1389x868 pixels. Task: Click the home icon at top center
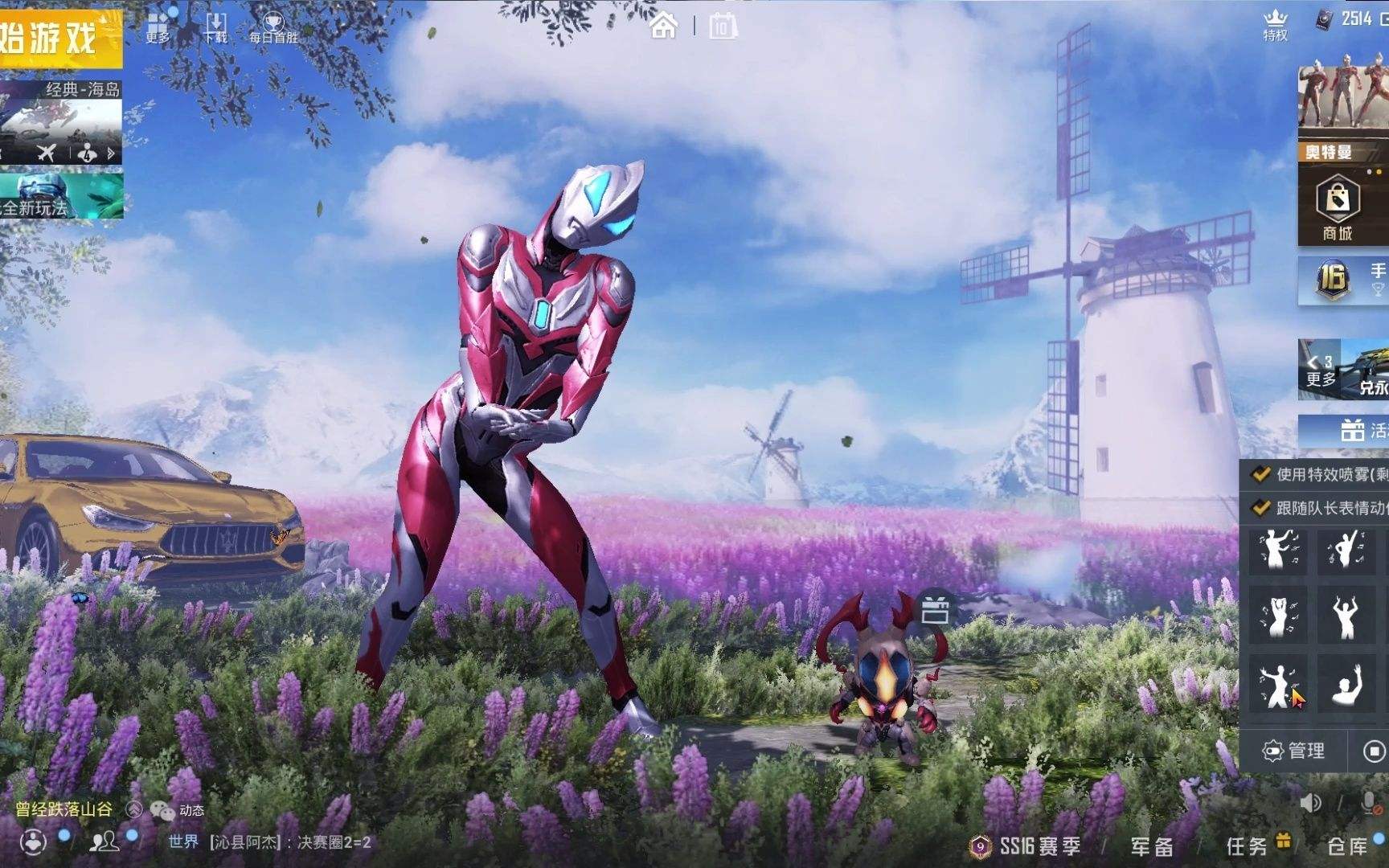coord(663,27)
